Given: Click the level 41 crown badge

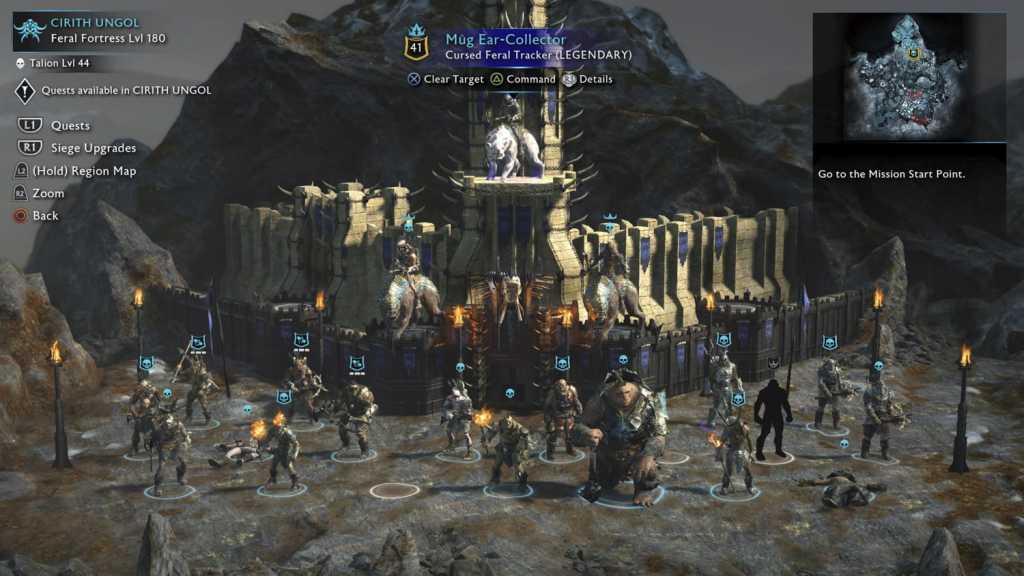Looking at the screenshot, I should pos(416,45).
